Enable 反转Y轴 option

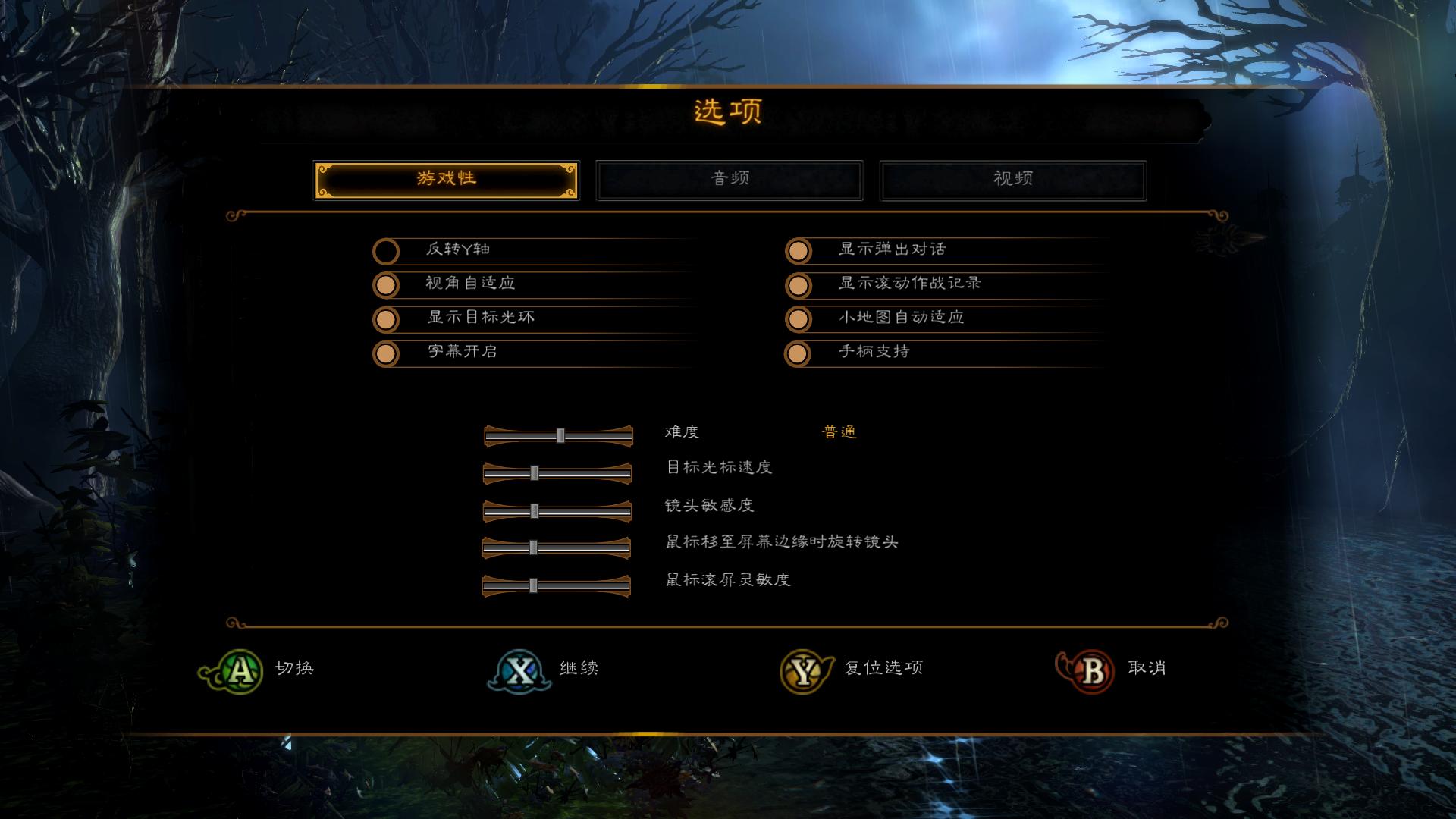[x=387, y=250]
